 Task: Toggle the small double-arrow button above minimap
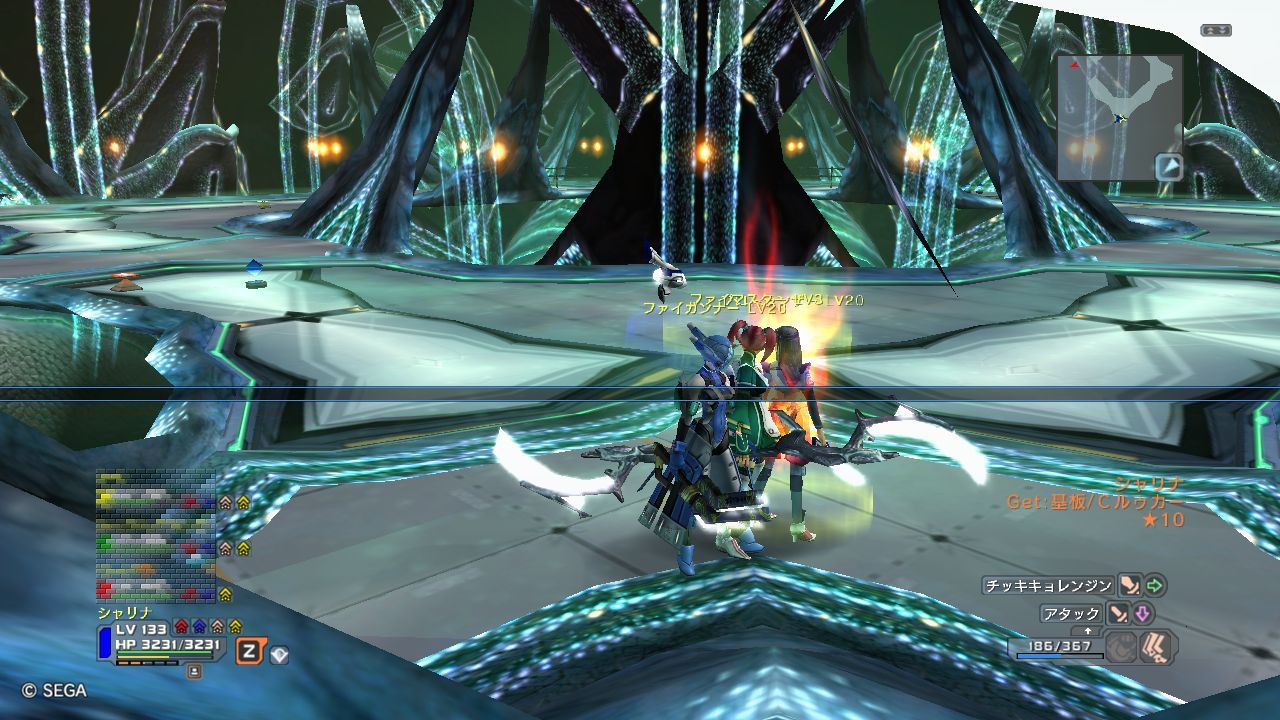[x=1216, y=30]
